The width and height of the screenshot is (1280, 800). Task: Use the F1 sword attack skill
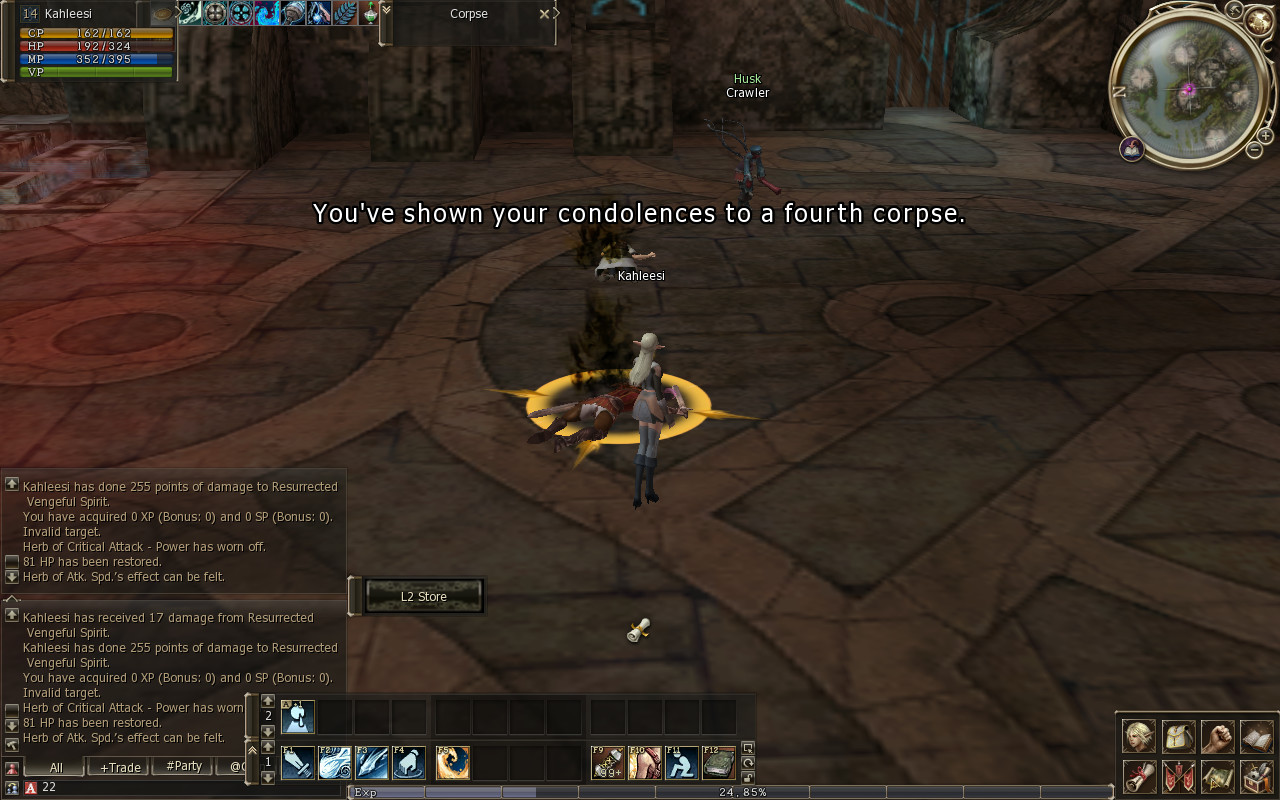coord(298,763)
